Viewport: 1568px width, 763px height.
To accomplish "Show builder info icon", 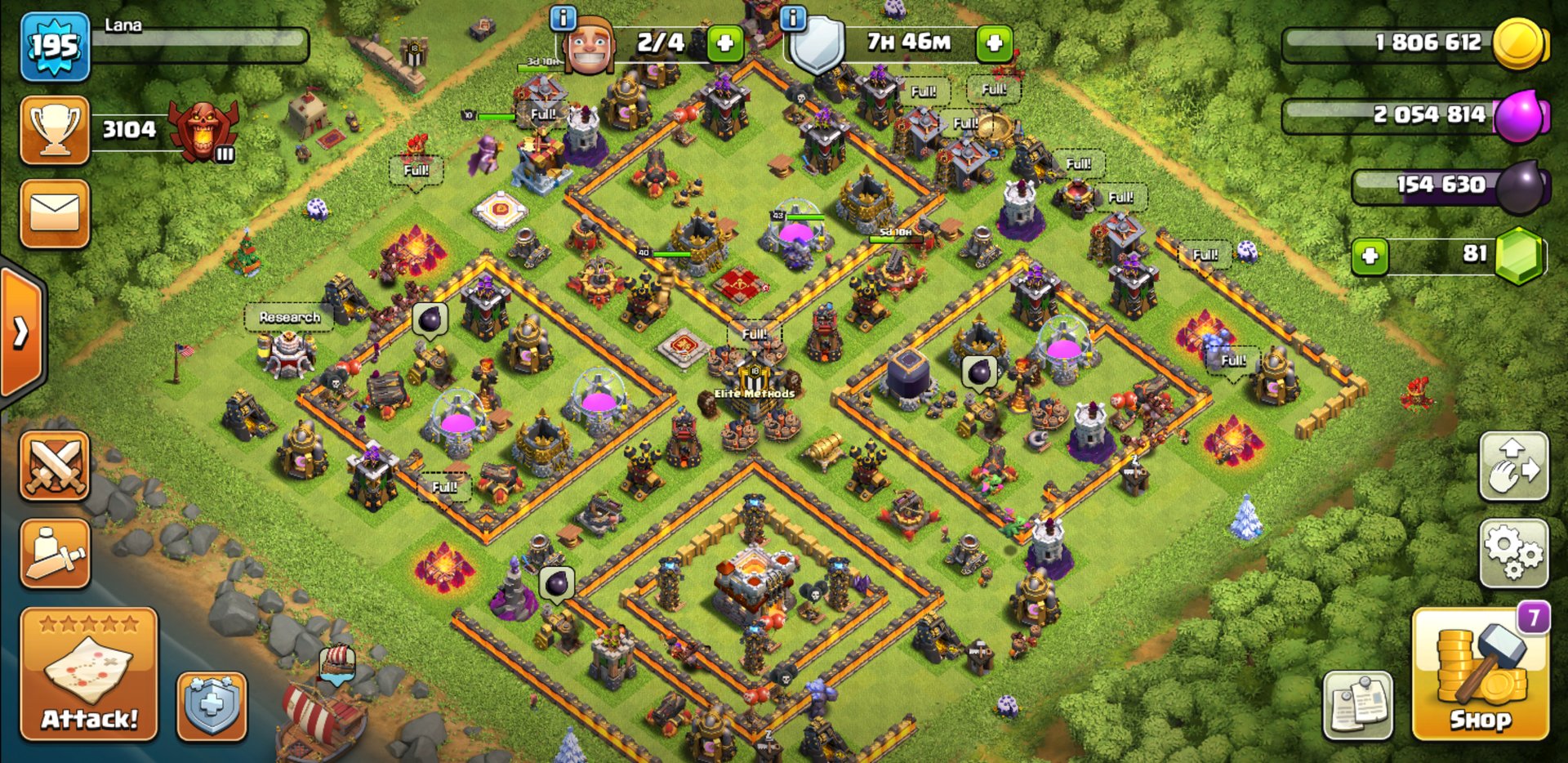I will (x=563, y=17).
